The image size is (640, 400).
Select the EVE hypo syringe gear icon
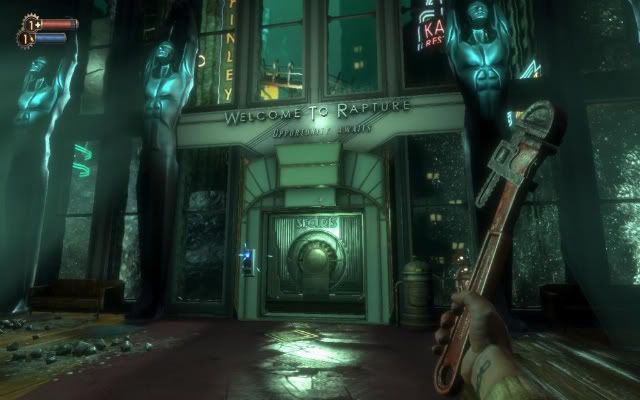point(23,38)
